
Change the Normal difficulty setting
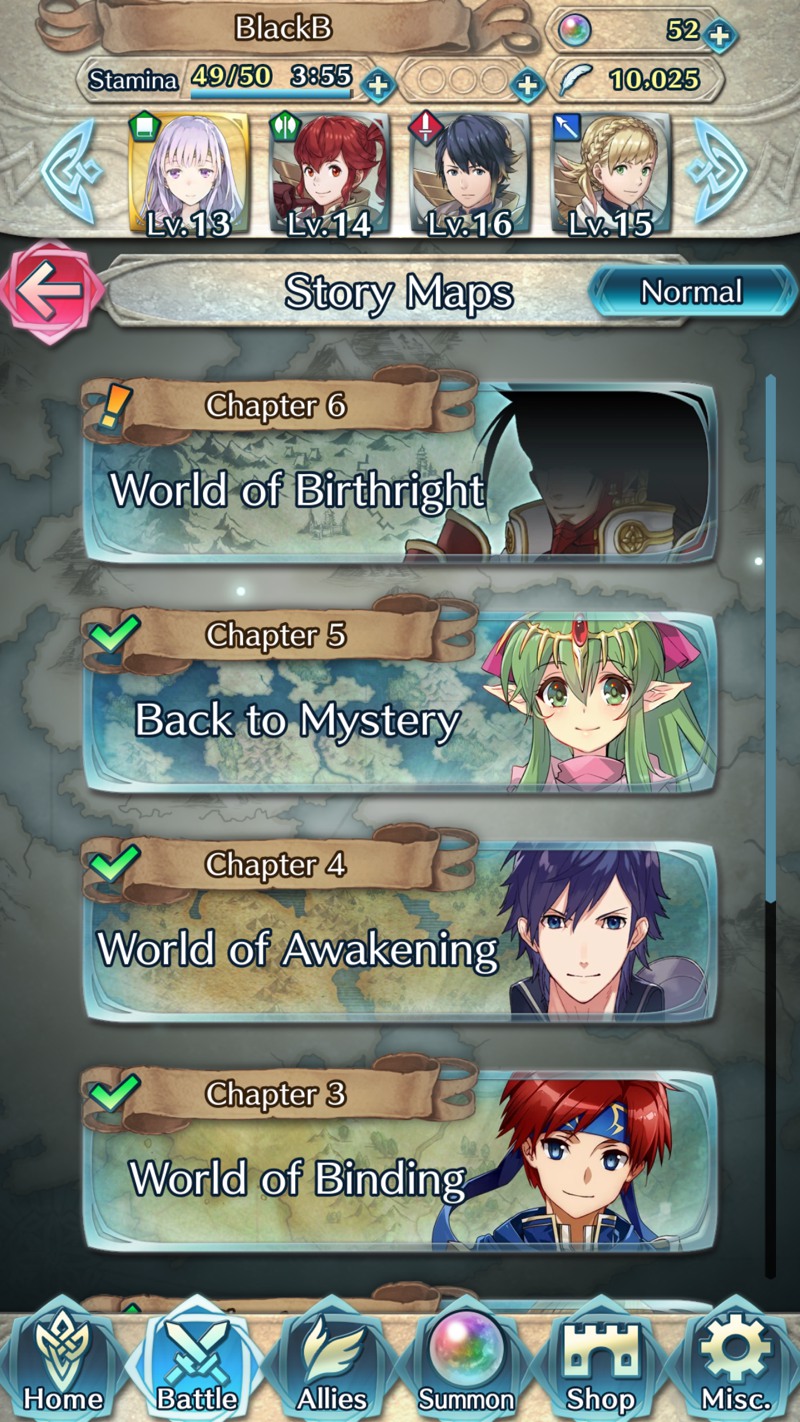[691, 292]
